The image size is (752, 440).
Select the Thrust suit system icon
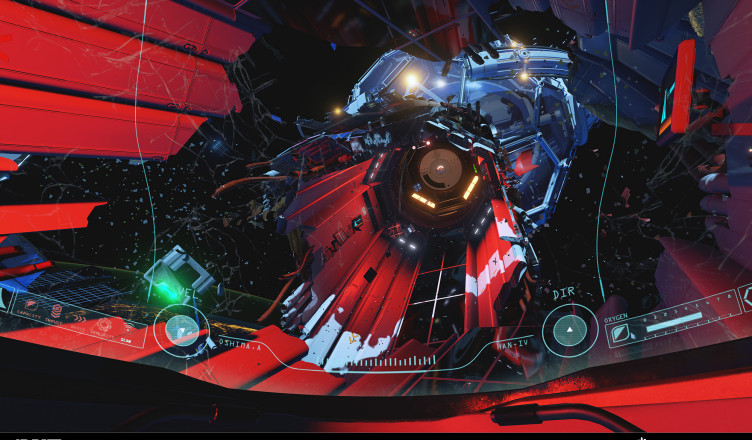pos(56,311)
